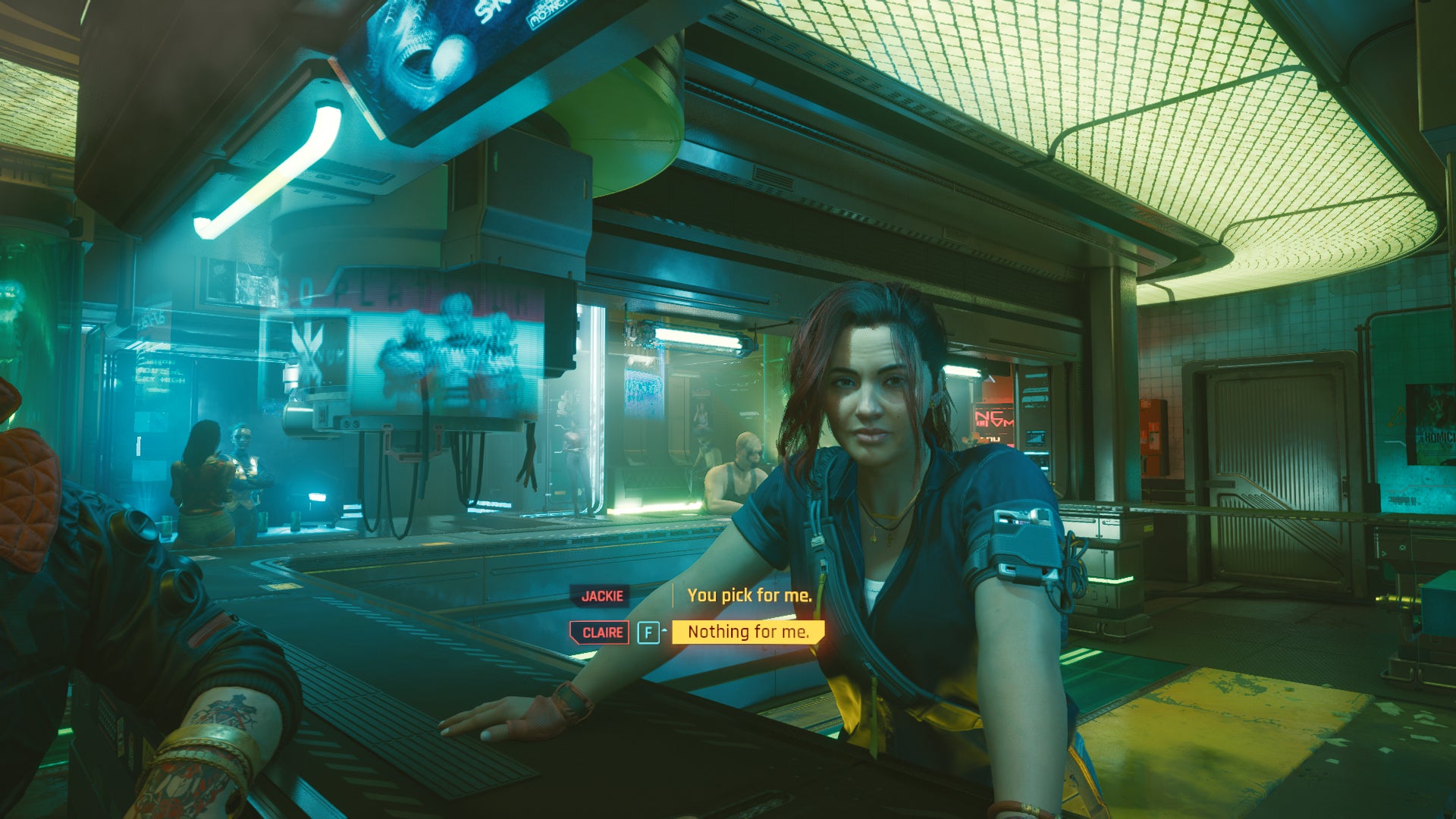Click the JACKIE speaker name tag
Screen dimensions: 1456x819
pyautogui.click(x=601, y=596)
